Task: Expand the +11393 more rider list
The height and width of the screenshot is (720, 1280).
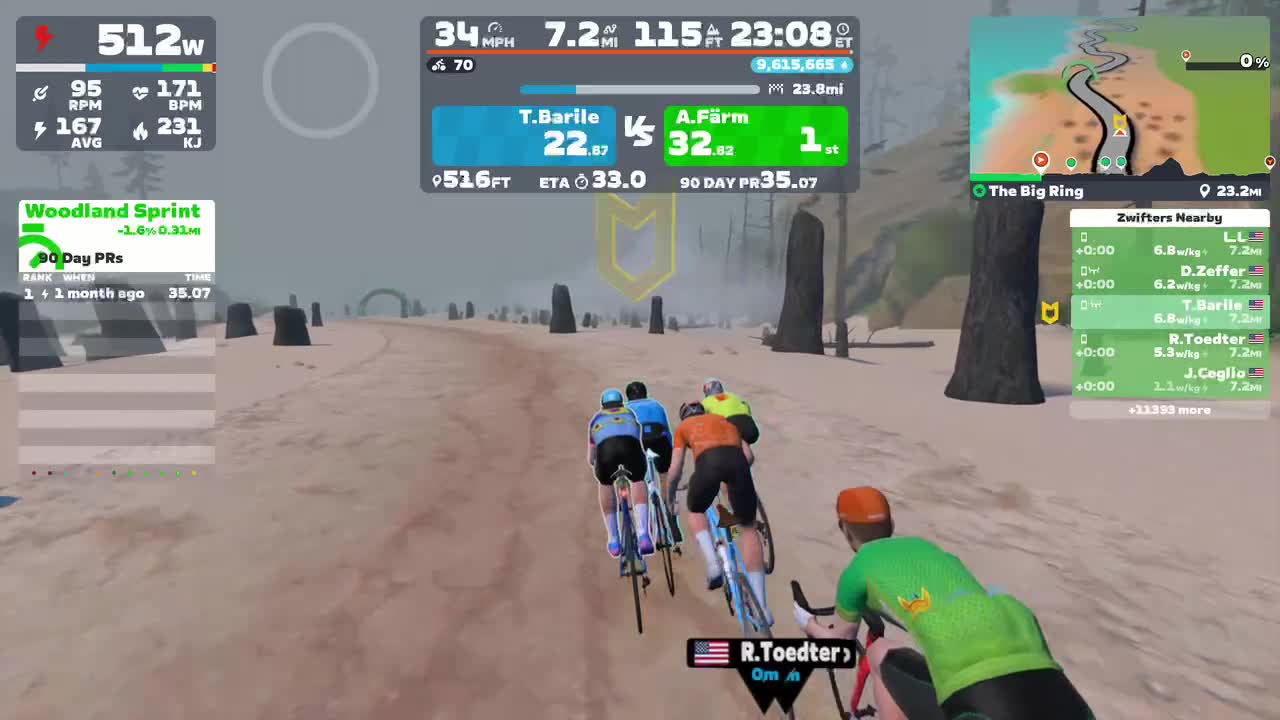Action: 1170,409
